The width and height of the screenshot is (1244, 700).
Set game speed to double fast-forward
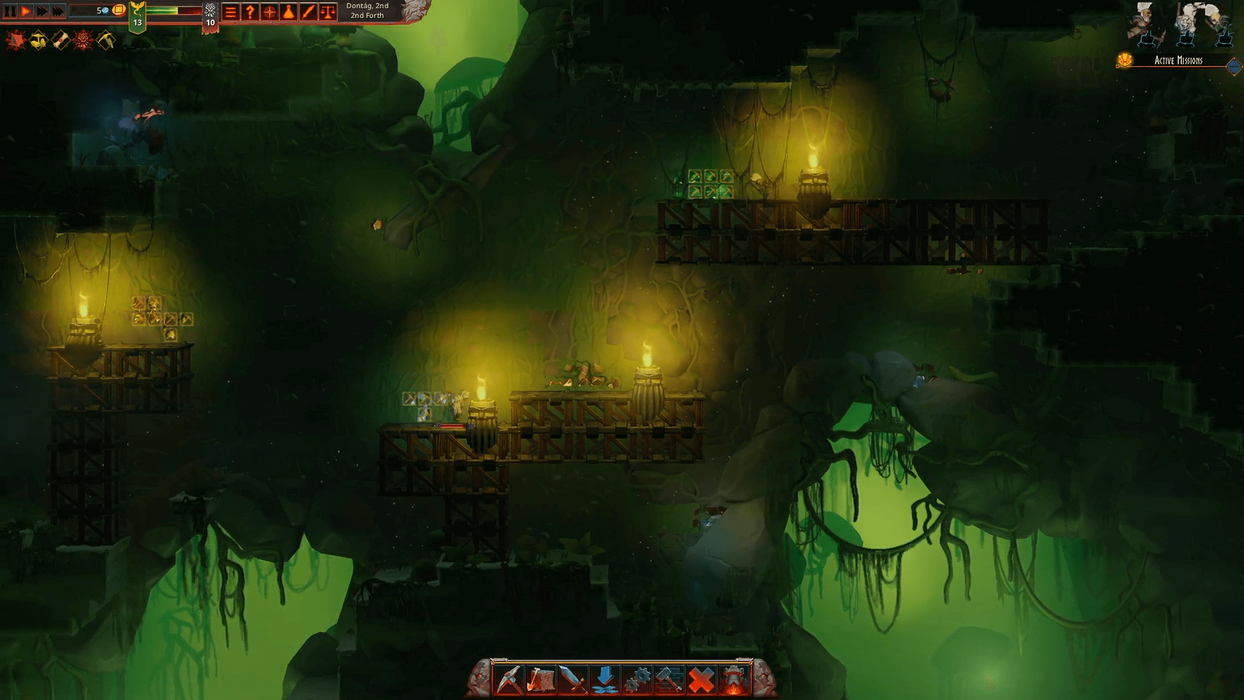[42, 11]
